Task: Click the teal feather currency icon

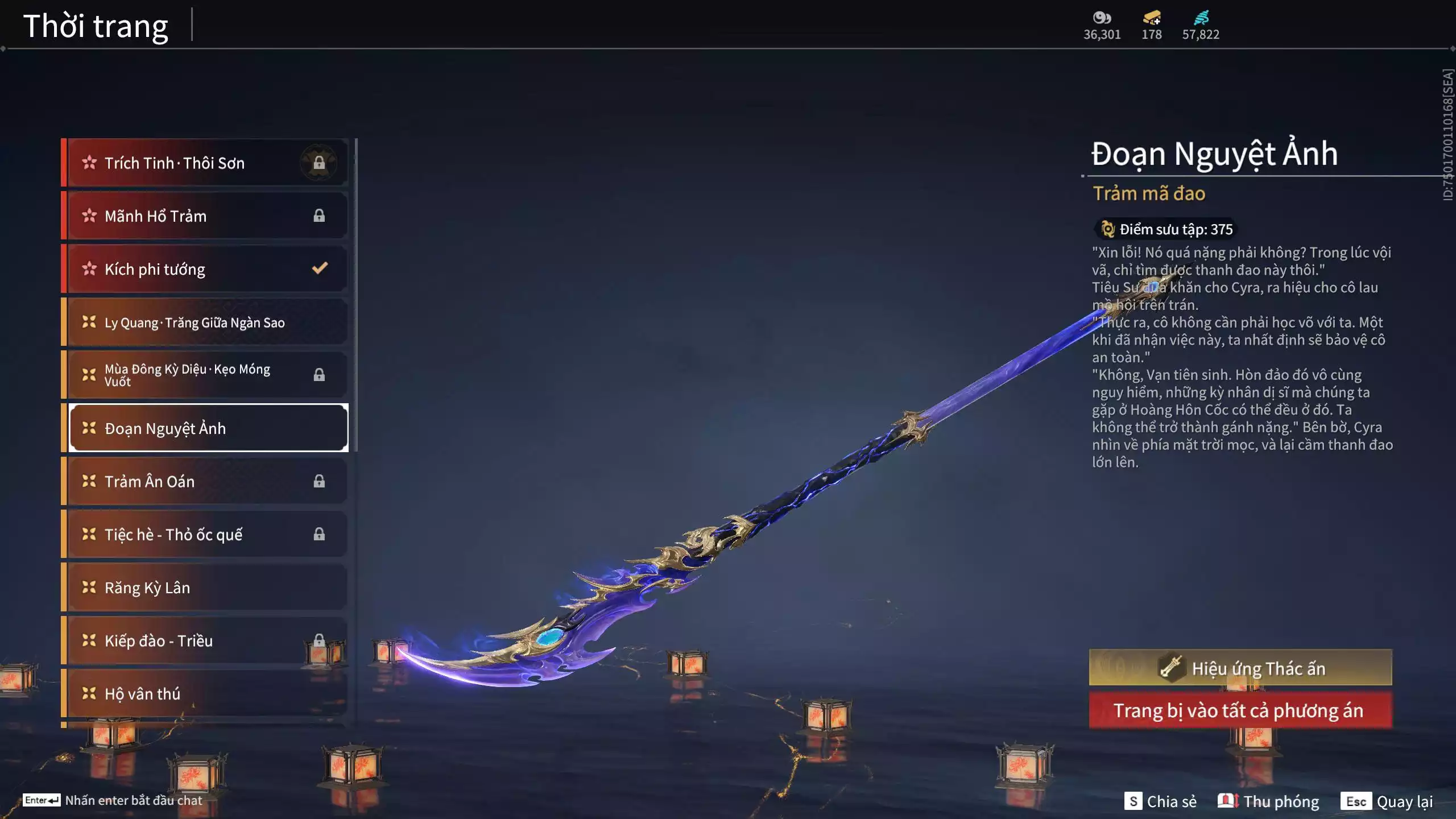Action: click(x=1201, y=18)
